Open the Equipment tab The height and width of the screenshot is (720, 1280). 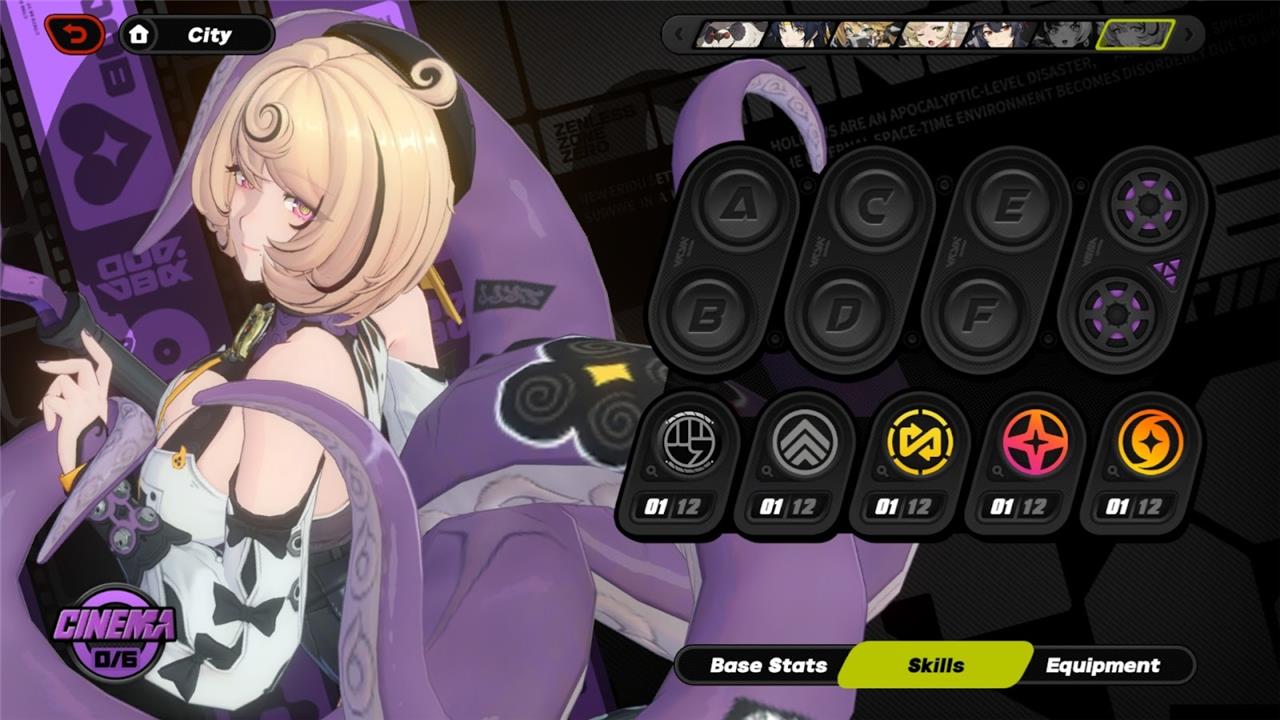tap(1102, 665)
